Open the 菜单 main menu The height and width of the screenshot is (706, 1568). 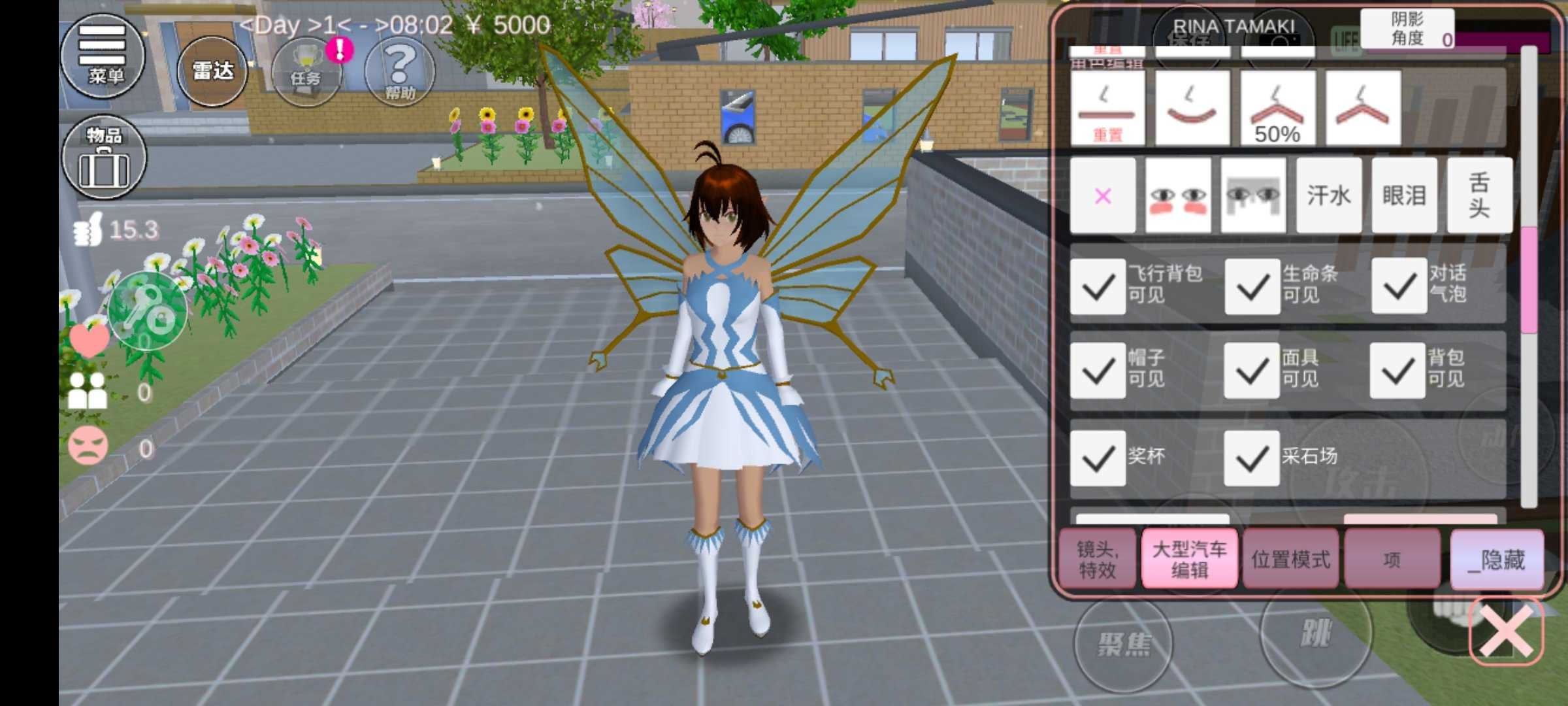point(103,56)
